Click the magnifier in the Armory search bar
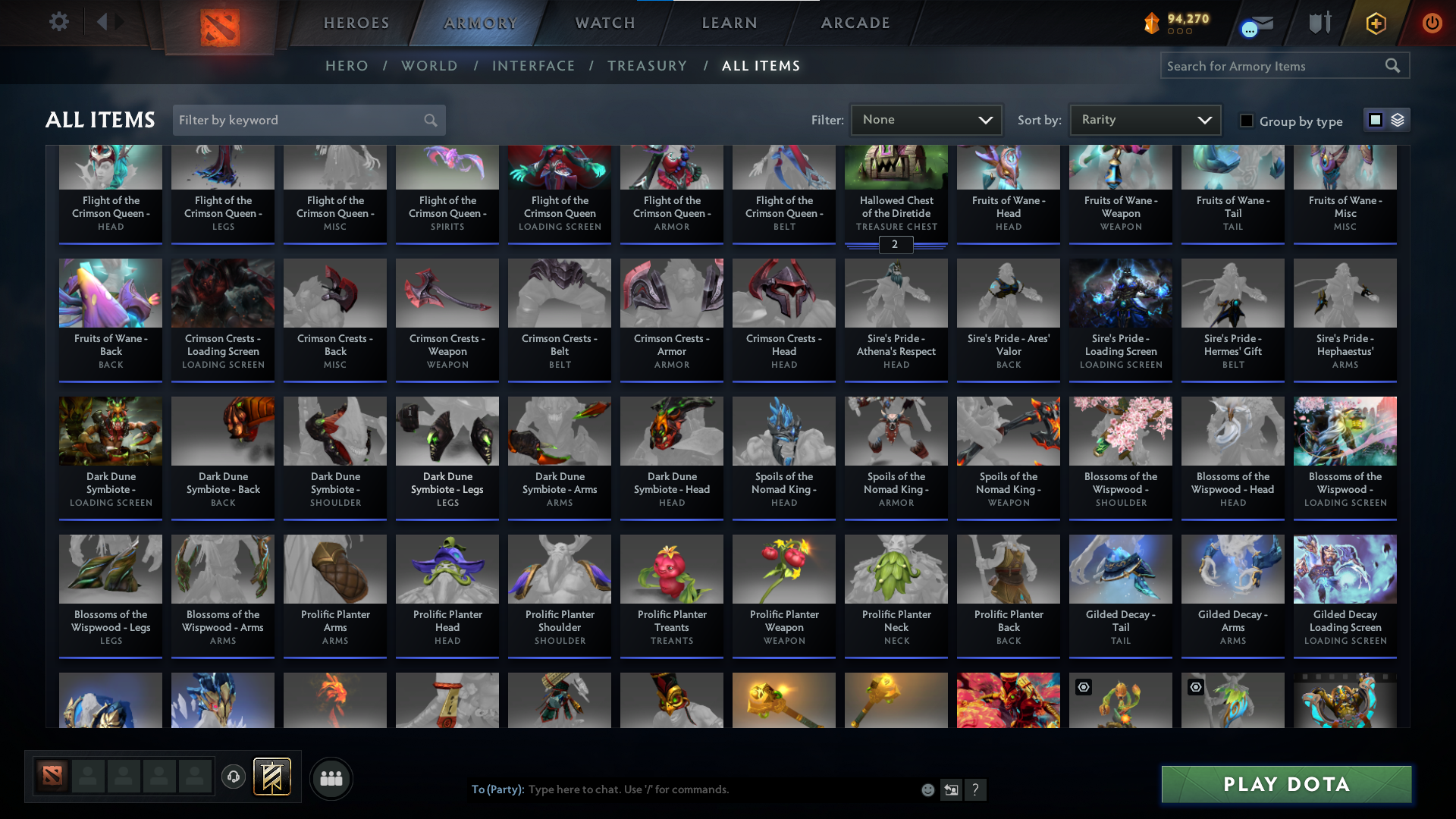Viewport: 1456px width, 819px height. (1393, 66)
